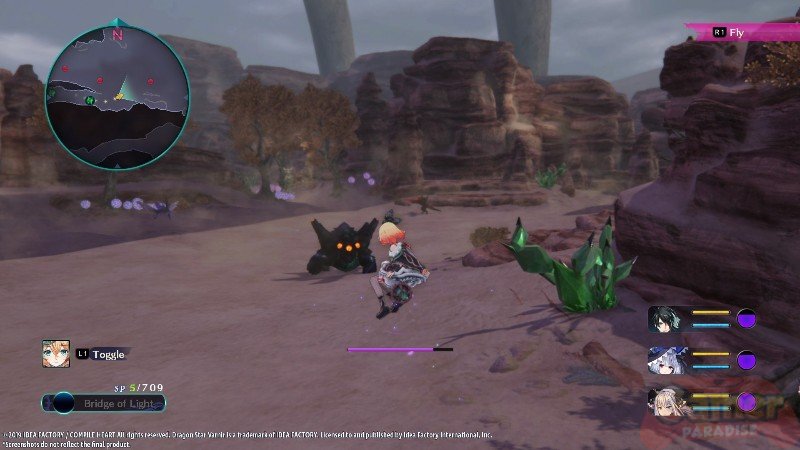
Task: Click the circular minimap
Action: (x=117, y=95)
